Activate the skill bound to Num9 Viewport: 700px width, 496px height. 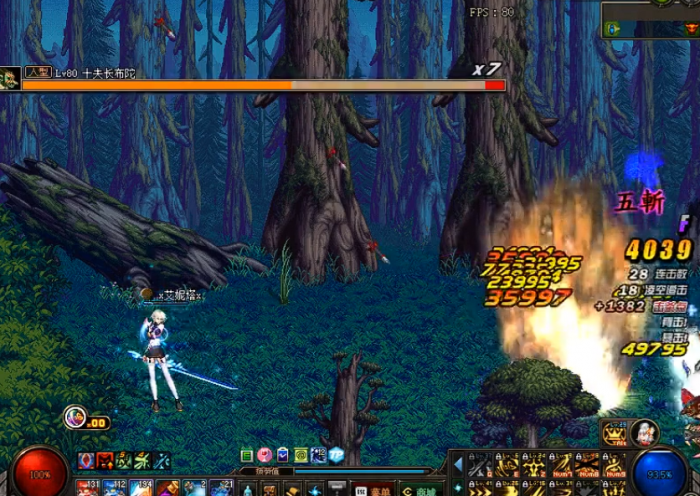point(614,466)
